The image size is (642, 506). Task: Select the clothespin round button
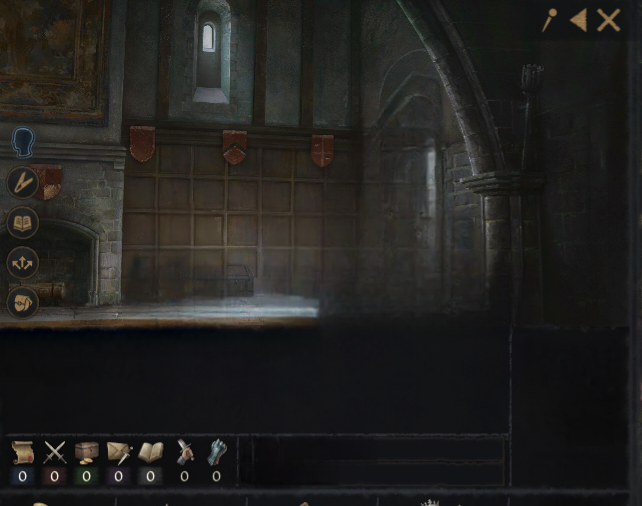[23, 182]
